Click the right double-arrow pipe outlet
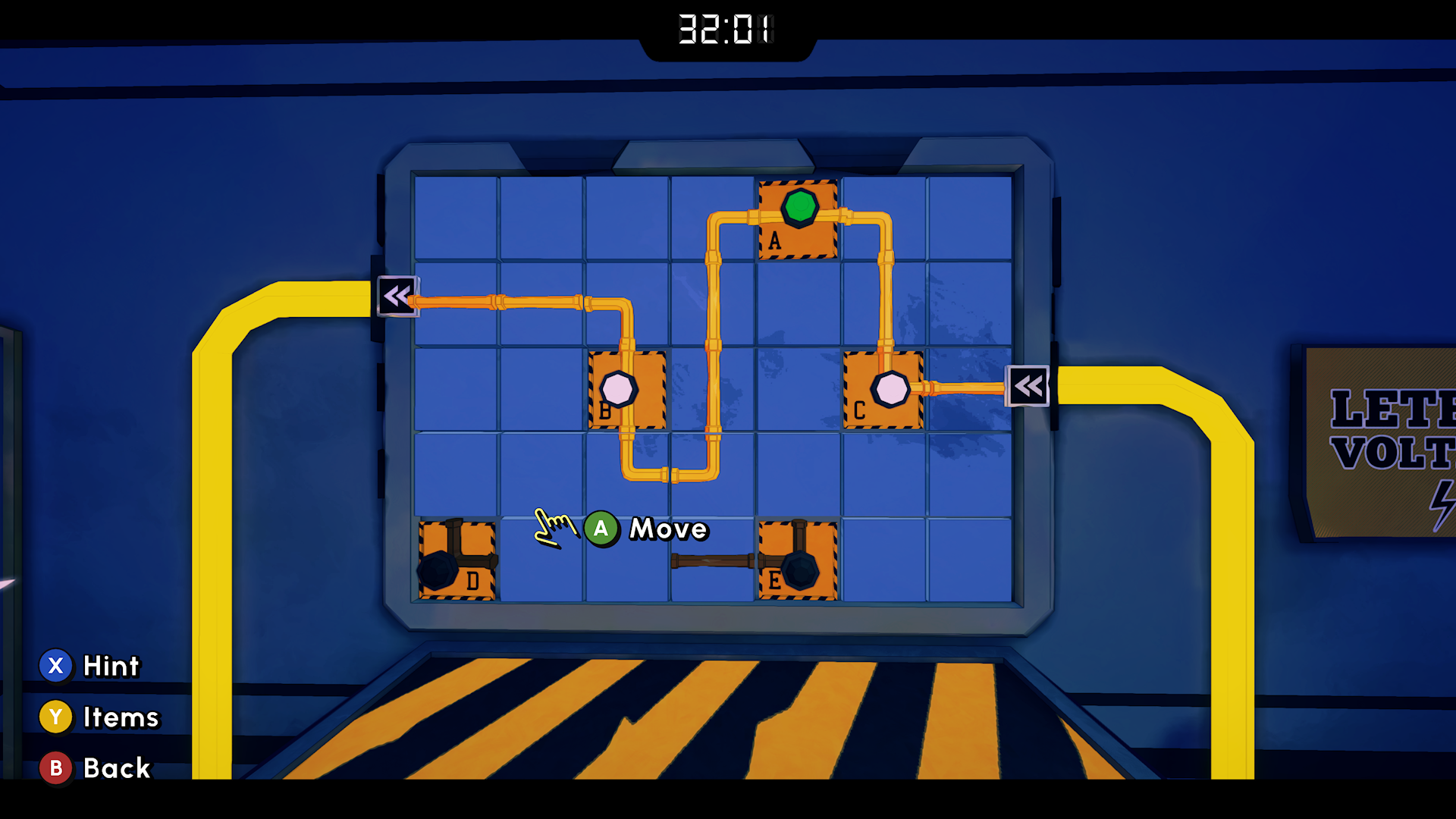 coord(1028,385)
